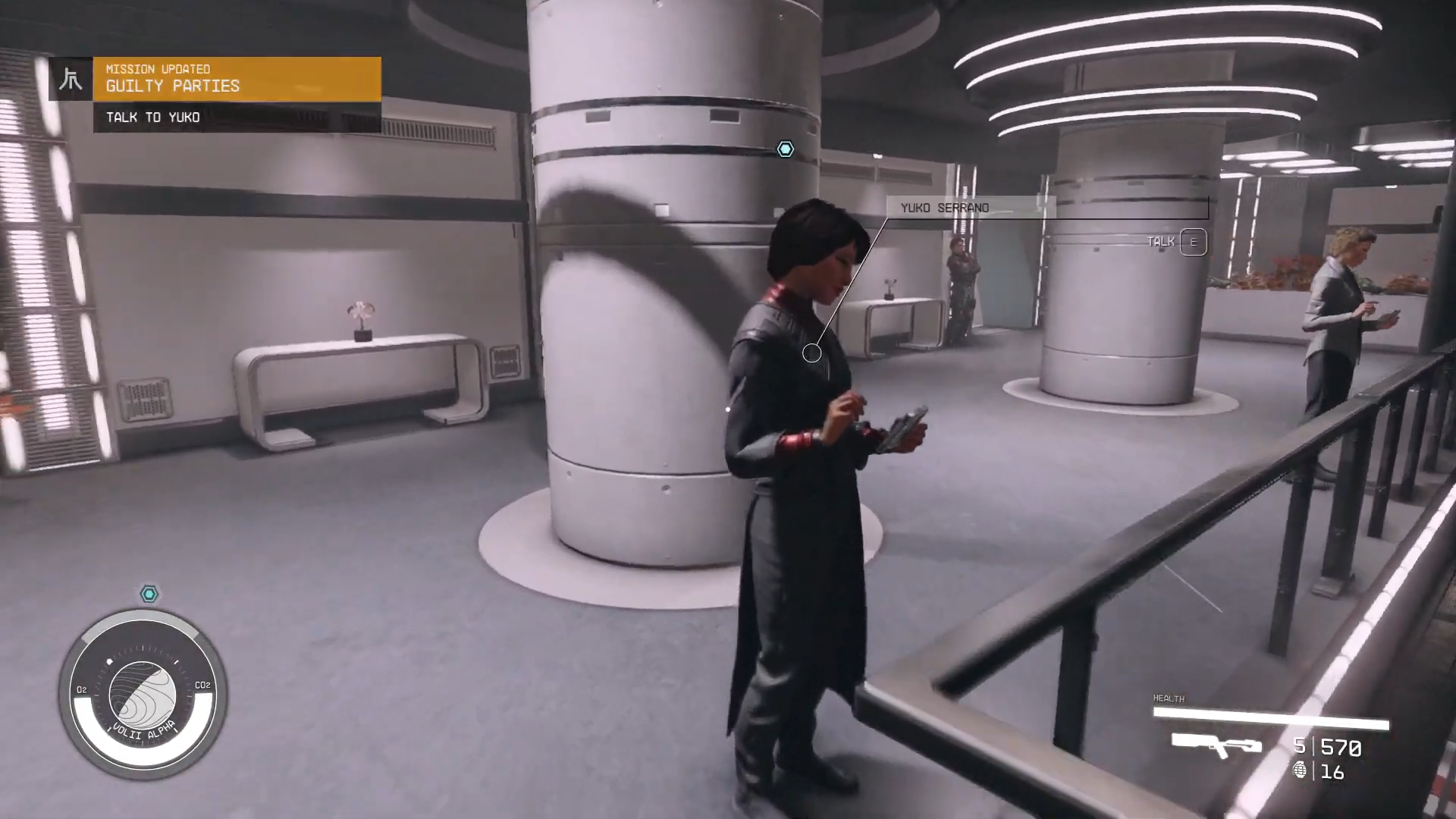
Task: Click the teal waypoint marker on the pillar
Action: tap(785, 149)
